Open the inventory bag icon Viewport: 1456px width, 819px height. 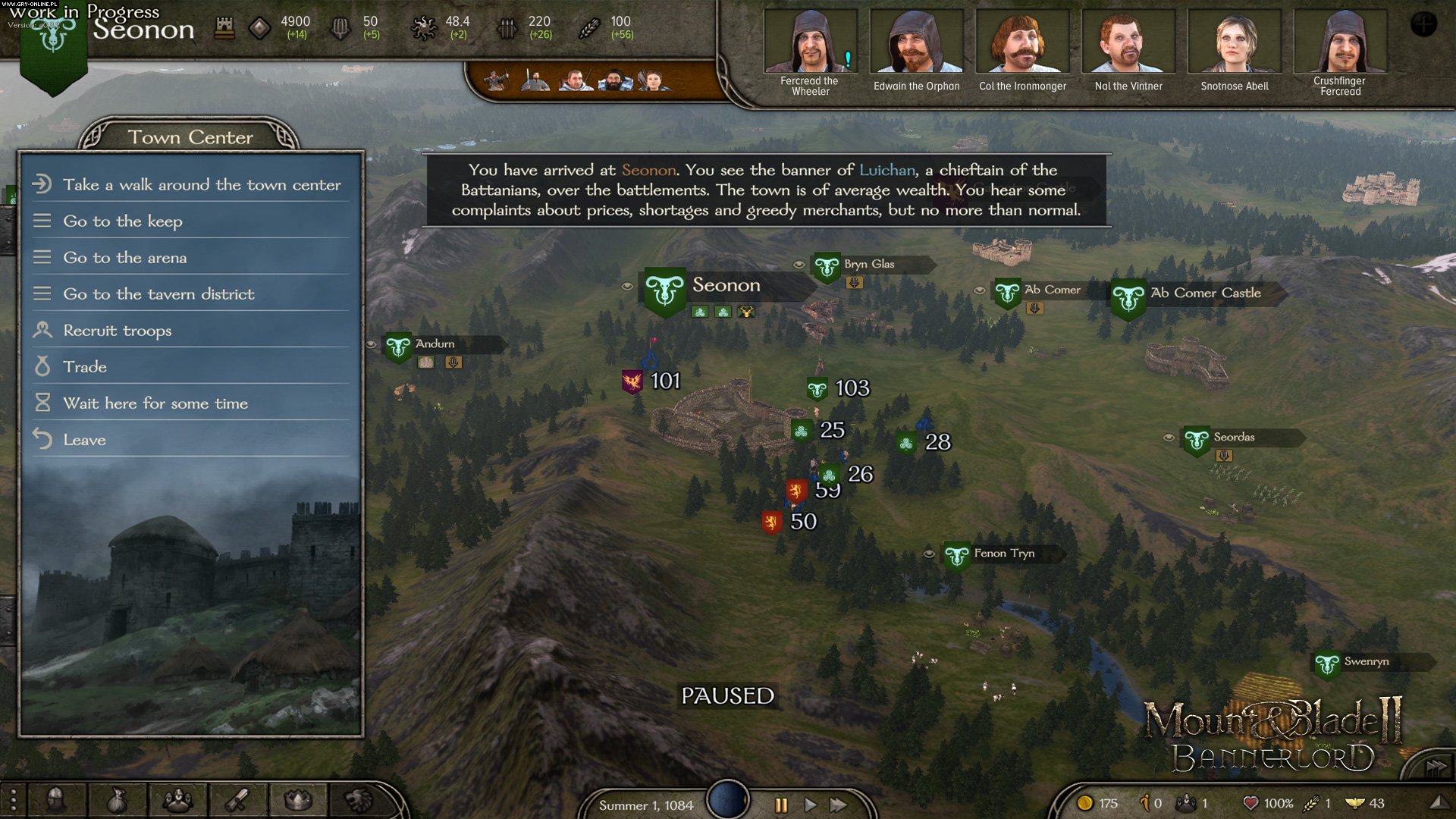tap(116, 799)
